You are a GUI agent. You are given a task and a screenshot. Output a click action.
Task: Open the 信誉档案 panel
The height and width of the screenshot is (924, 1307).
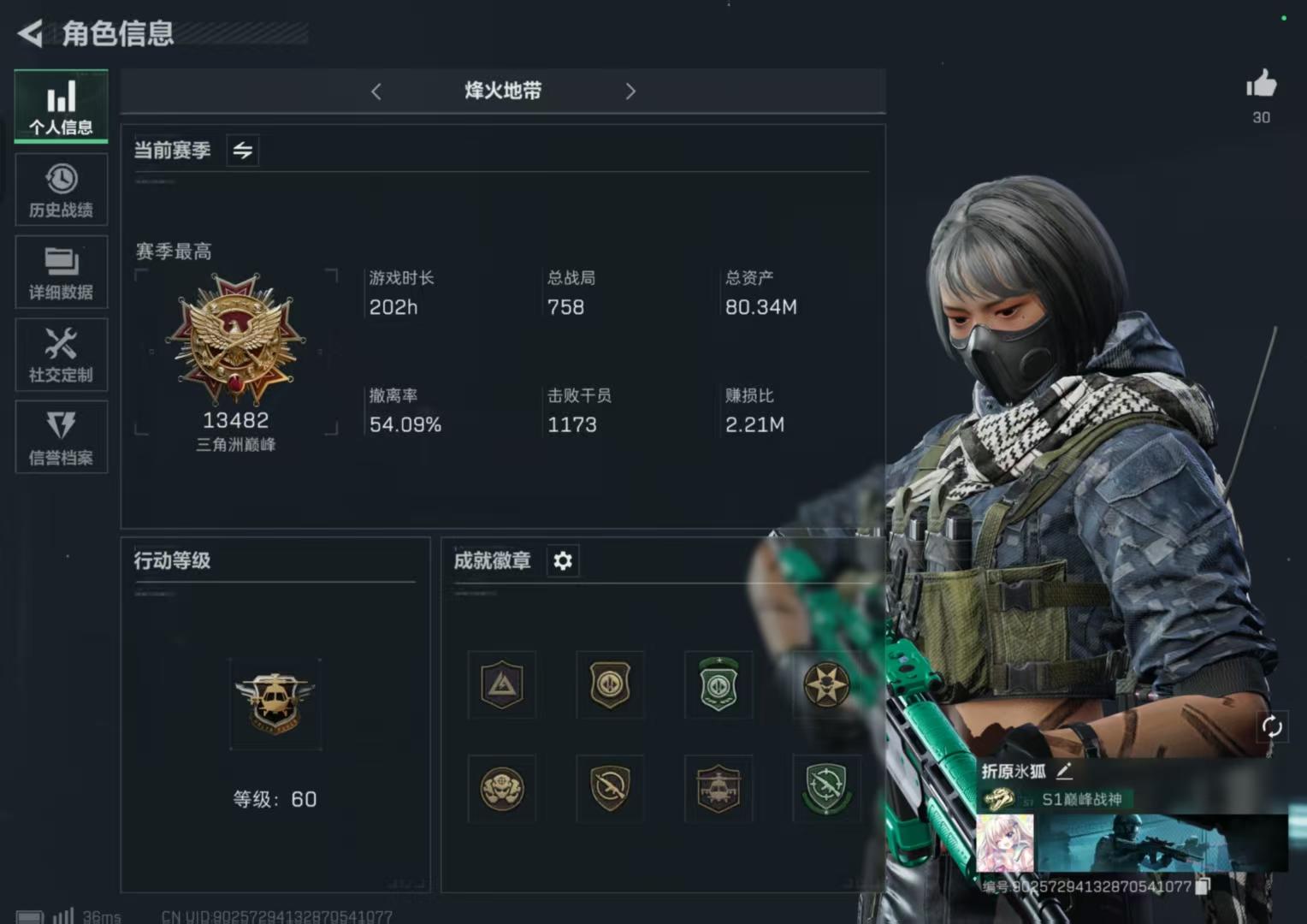pos(61,436)
